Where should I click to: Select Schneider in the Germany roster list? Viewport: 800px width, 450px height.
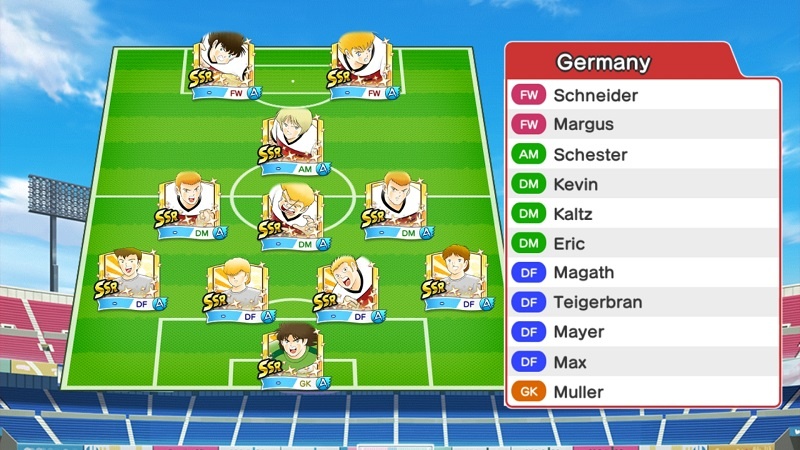click(x=641, y=96)
